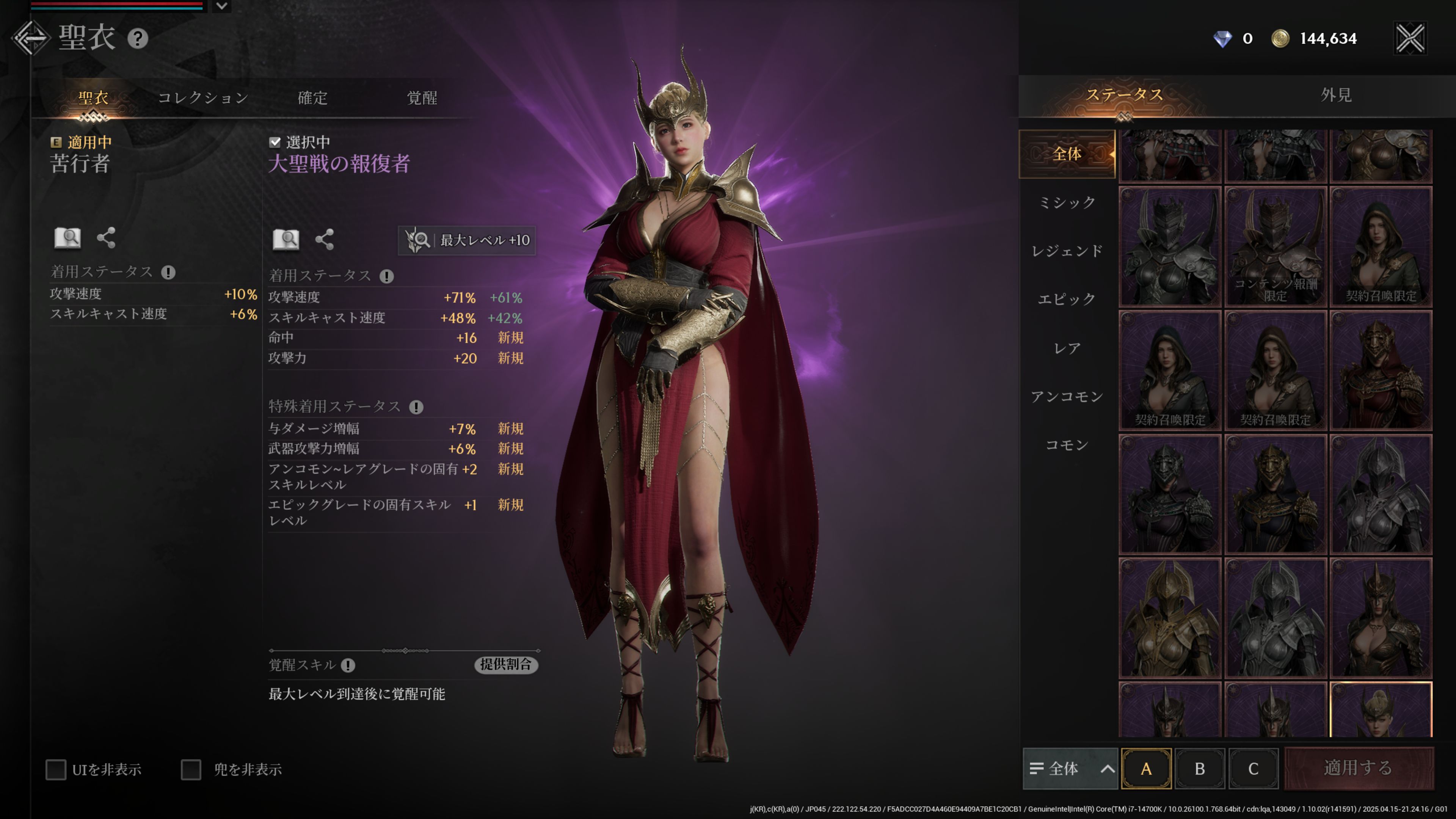The width and height of the screenshot is (1456, 819).
Task: Select preset C
Action: 1253,769
